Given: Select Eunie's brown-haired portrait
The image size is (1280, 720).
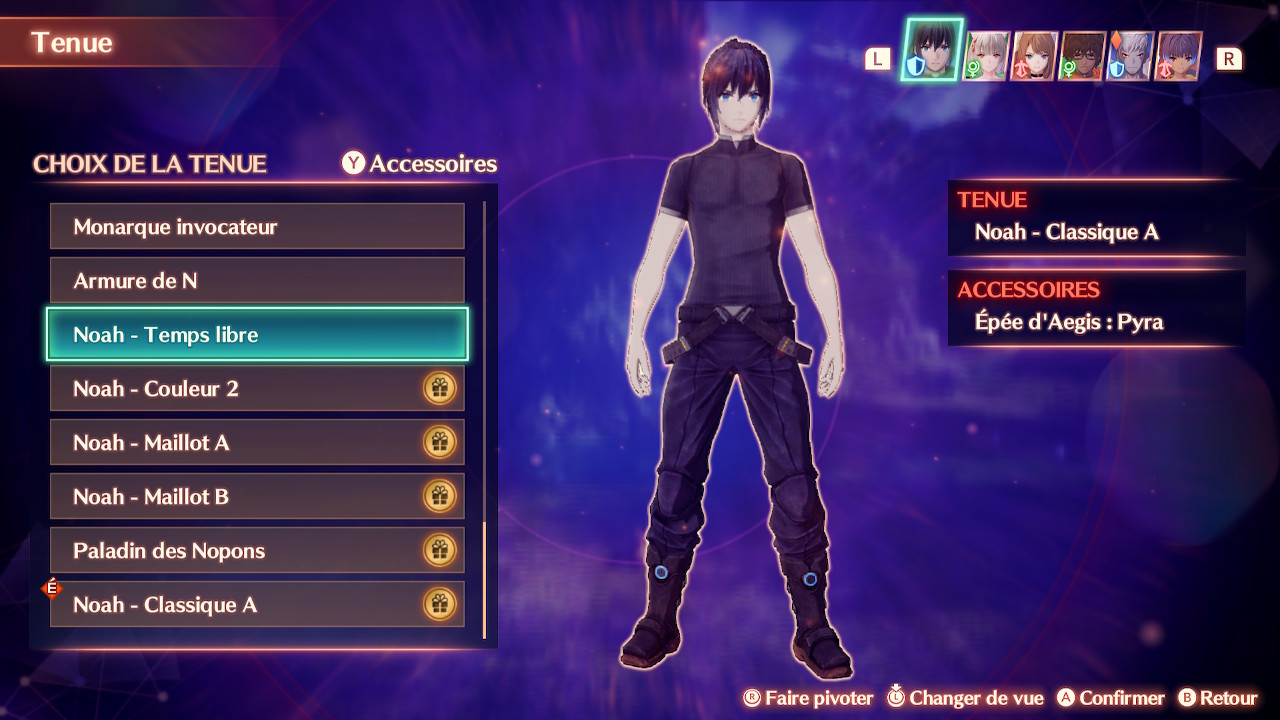Looking at the screenshot, I should click(x=1034, y=57).
